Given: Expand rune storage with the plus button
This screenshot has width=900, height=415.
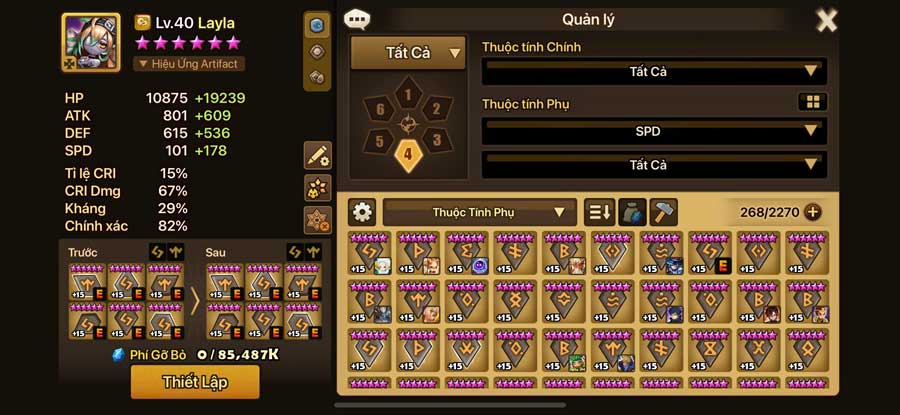Looking at the screenshot, I should tap(812, 212).
